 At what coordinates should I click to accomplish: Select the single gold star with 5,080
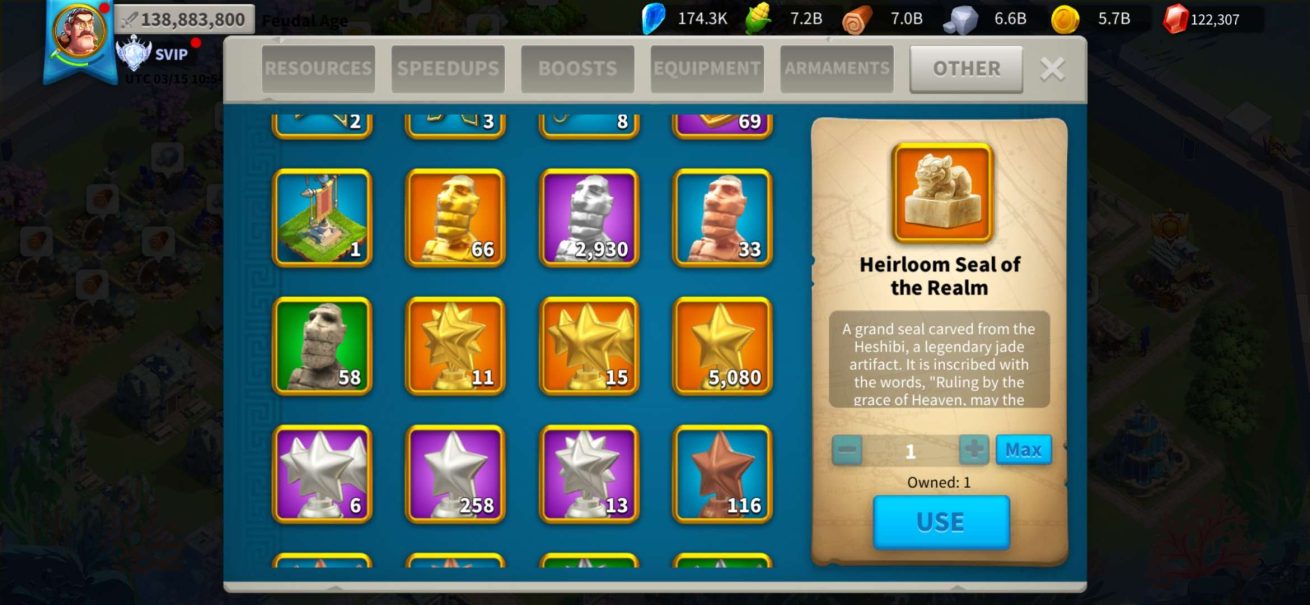point(722,346)
